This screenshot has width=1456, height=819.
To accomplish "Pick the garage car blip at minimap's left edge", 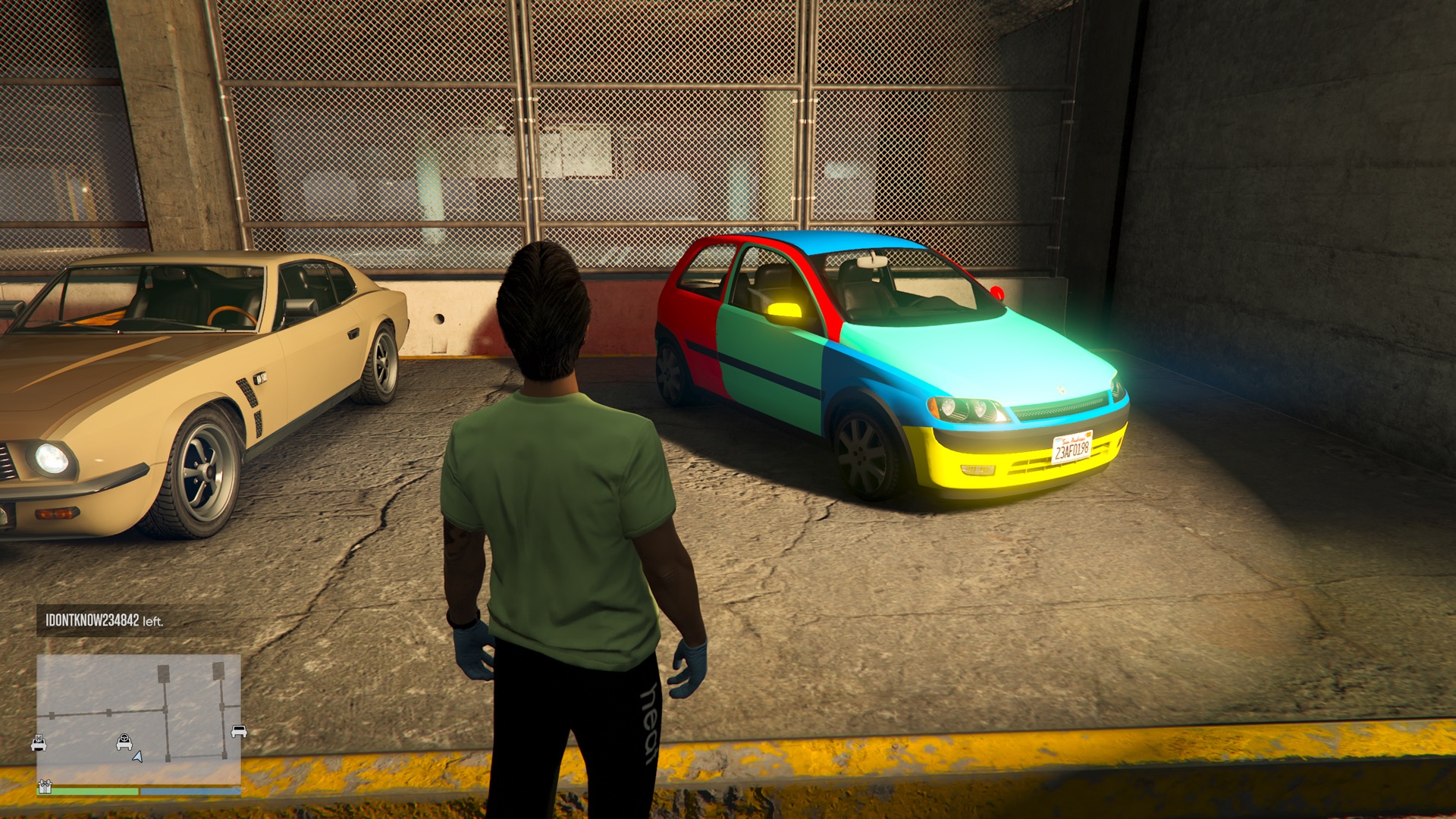I will pyautogui.click(x=39, y=743).
